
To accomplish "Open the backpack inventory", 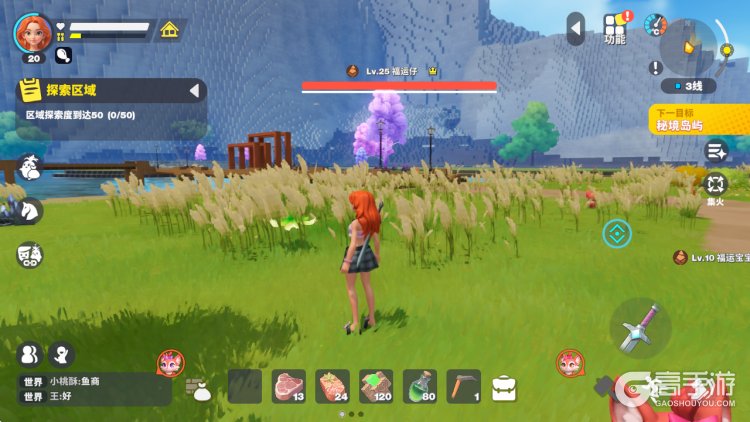I will tap(504, 387).
